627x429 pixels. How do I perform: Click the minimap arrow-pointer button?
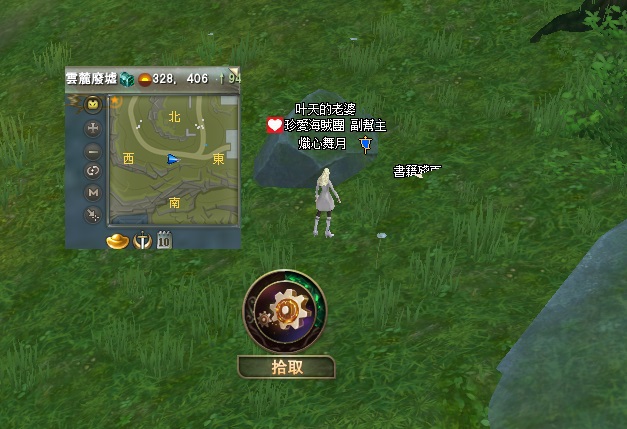(93, 214)
